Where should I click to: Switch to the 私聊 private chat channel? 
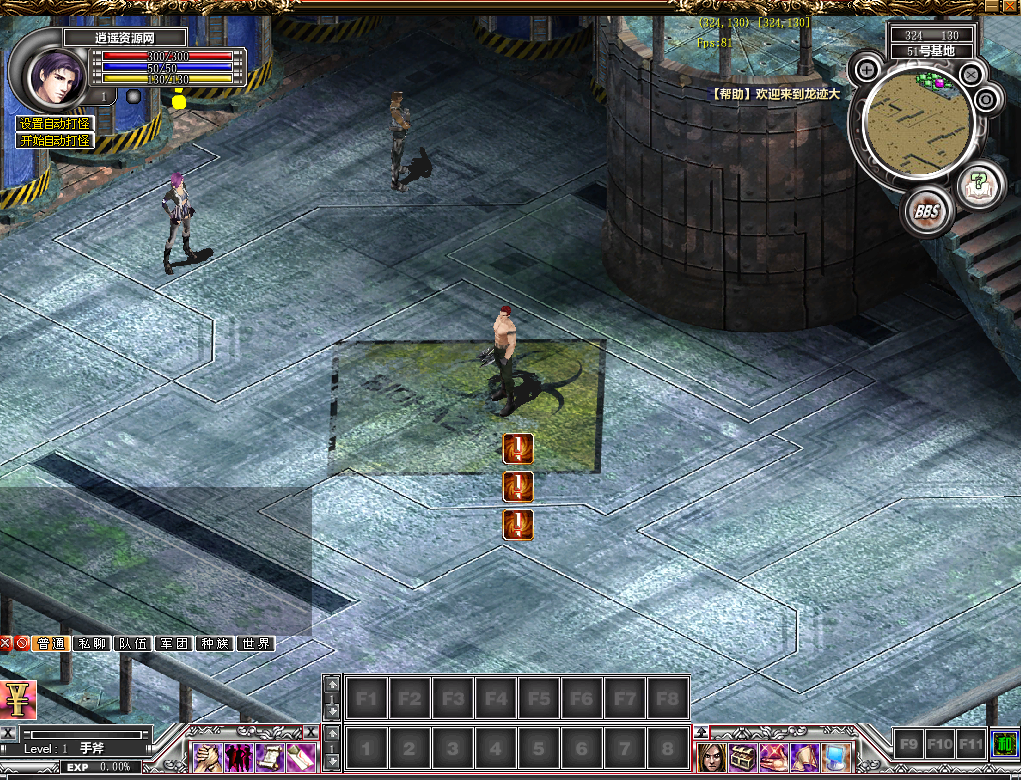(x=93, y=644)
